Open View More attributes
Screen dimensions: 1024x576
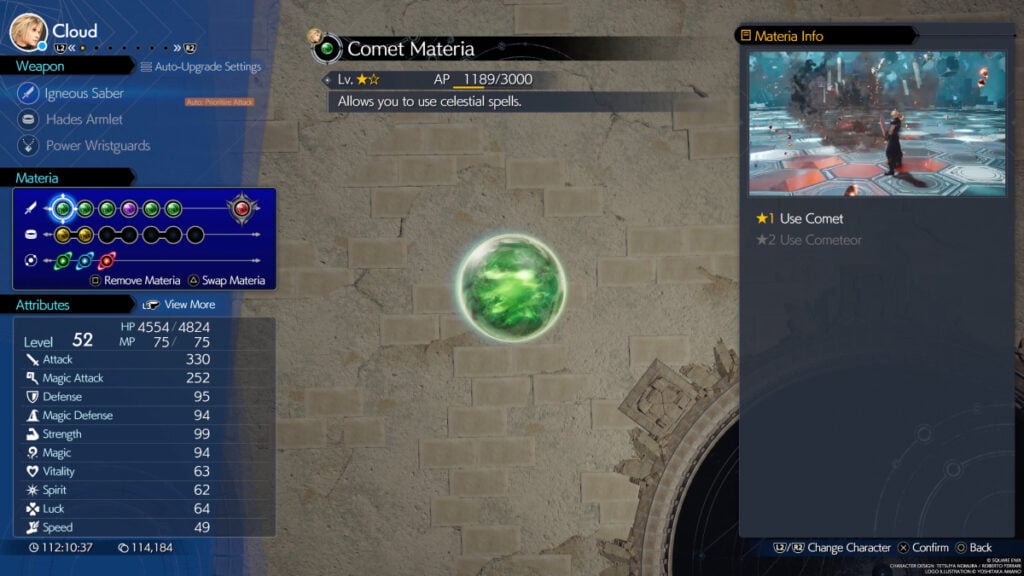click(189, 304)
